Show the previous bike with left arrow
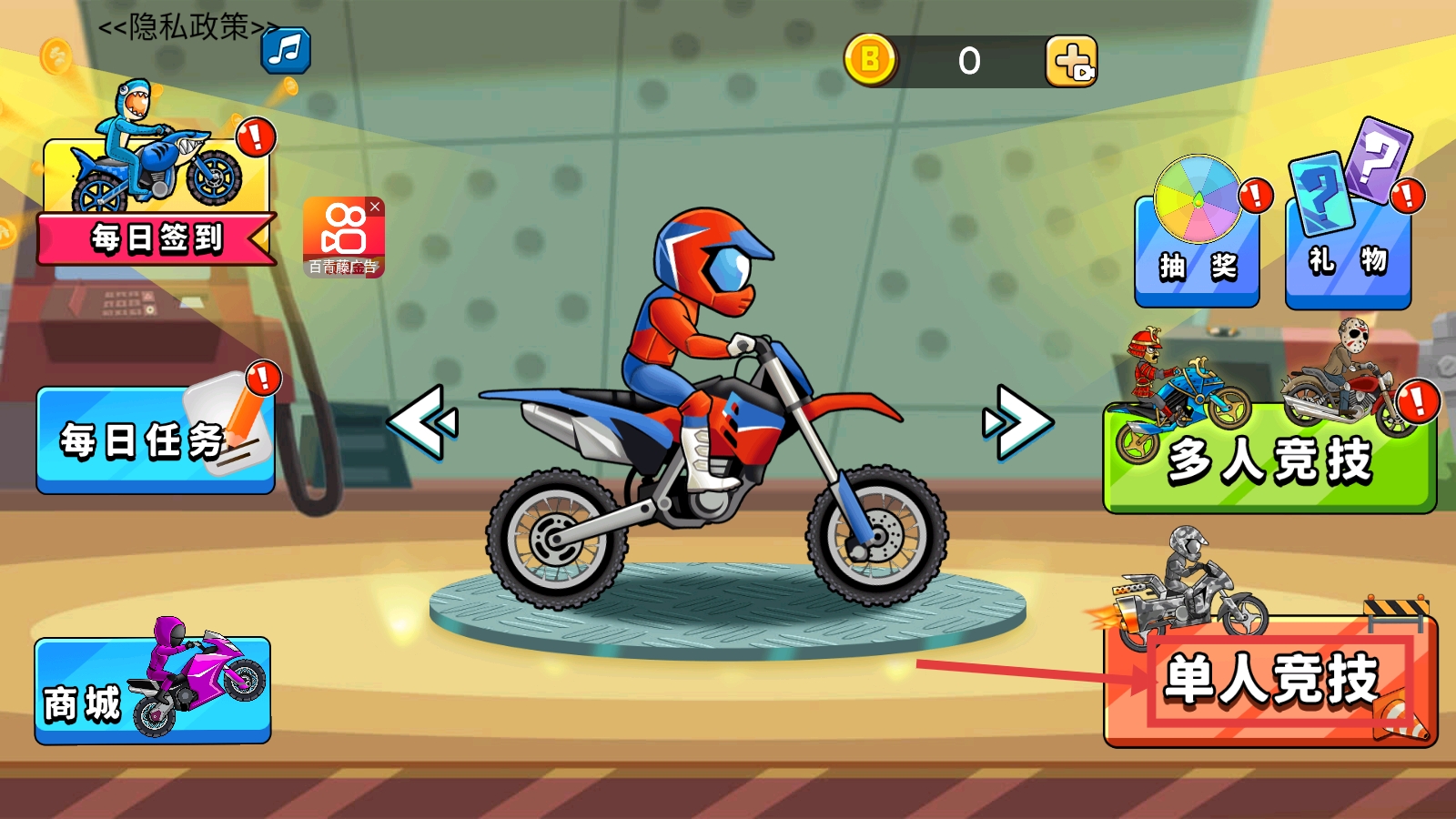Image resolution: width=1456 pixels, height=819 pixels. 422,421
